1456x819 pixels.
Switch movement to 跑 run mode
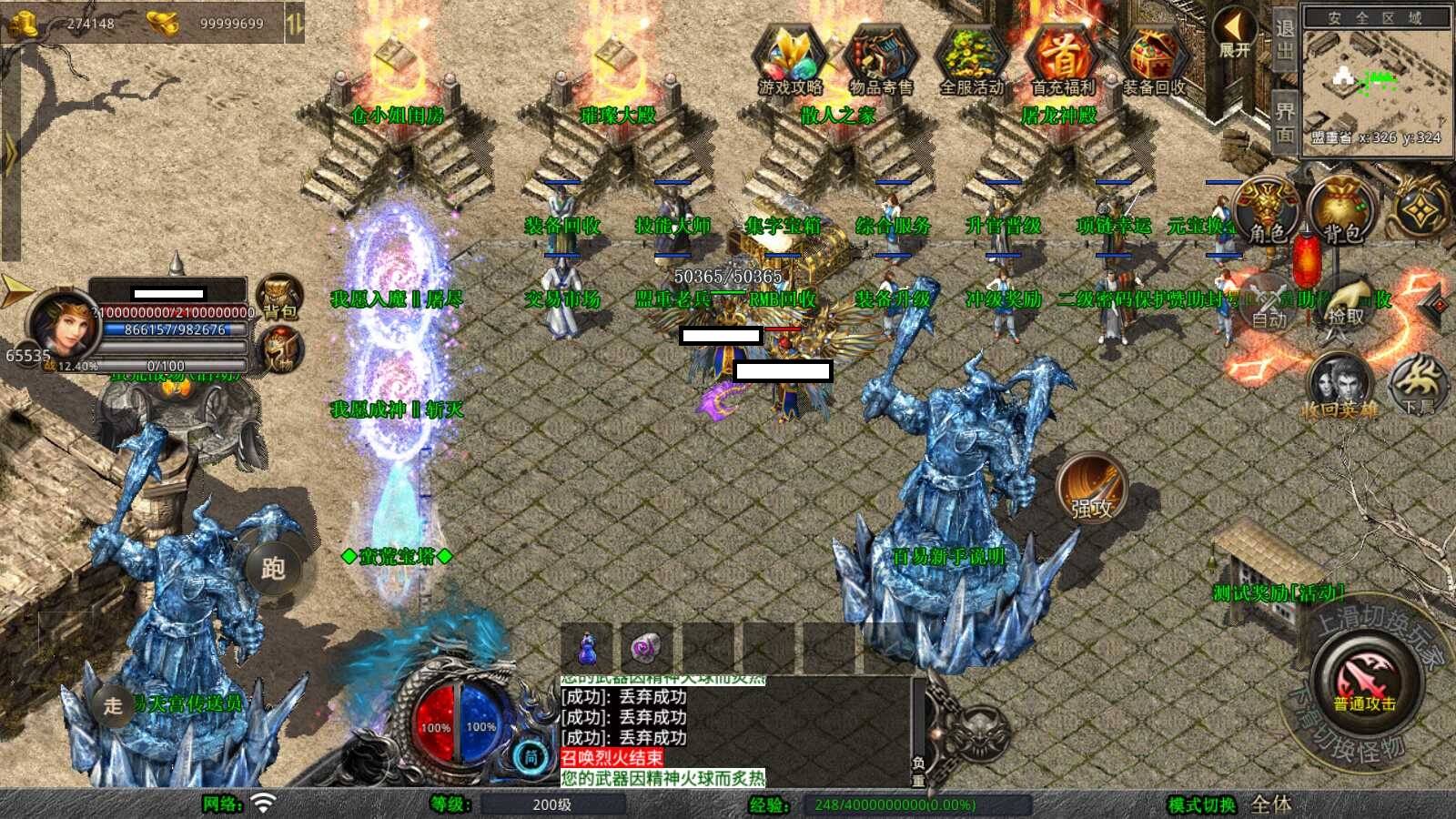[273, 569]
